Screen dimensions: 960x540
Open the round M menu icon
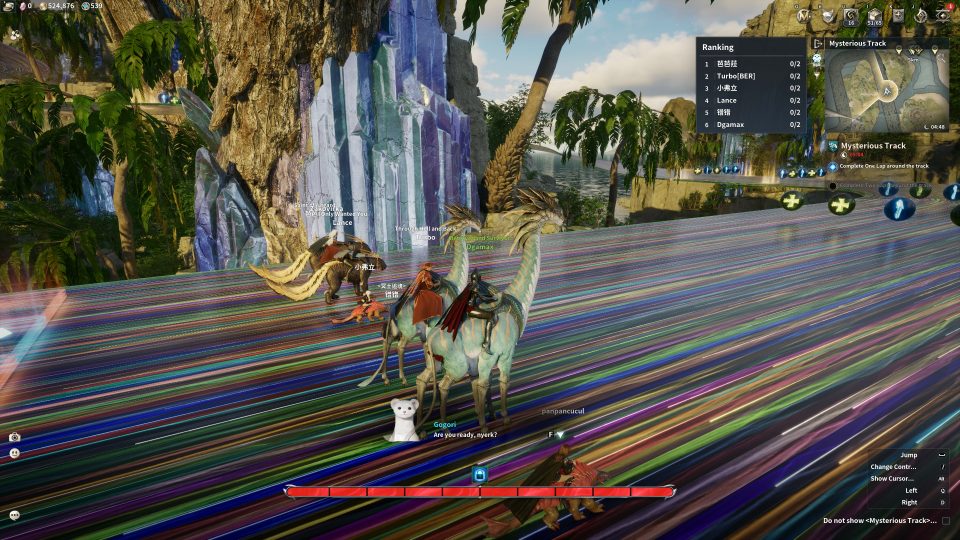tap(803, 15)
